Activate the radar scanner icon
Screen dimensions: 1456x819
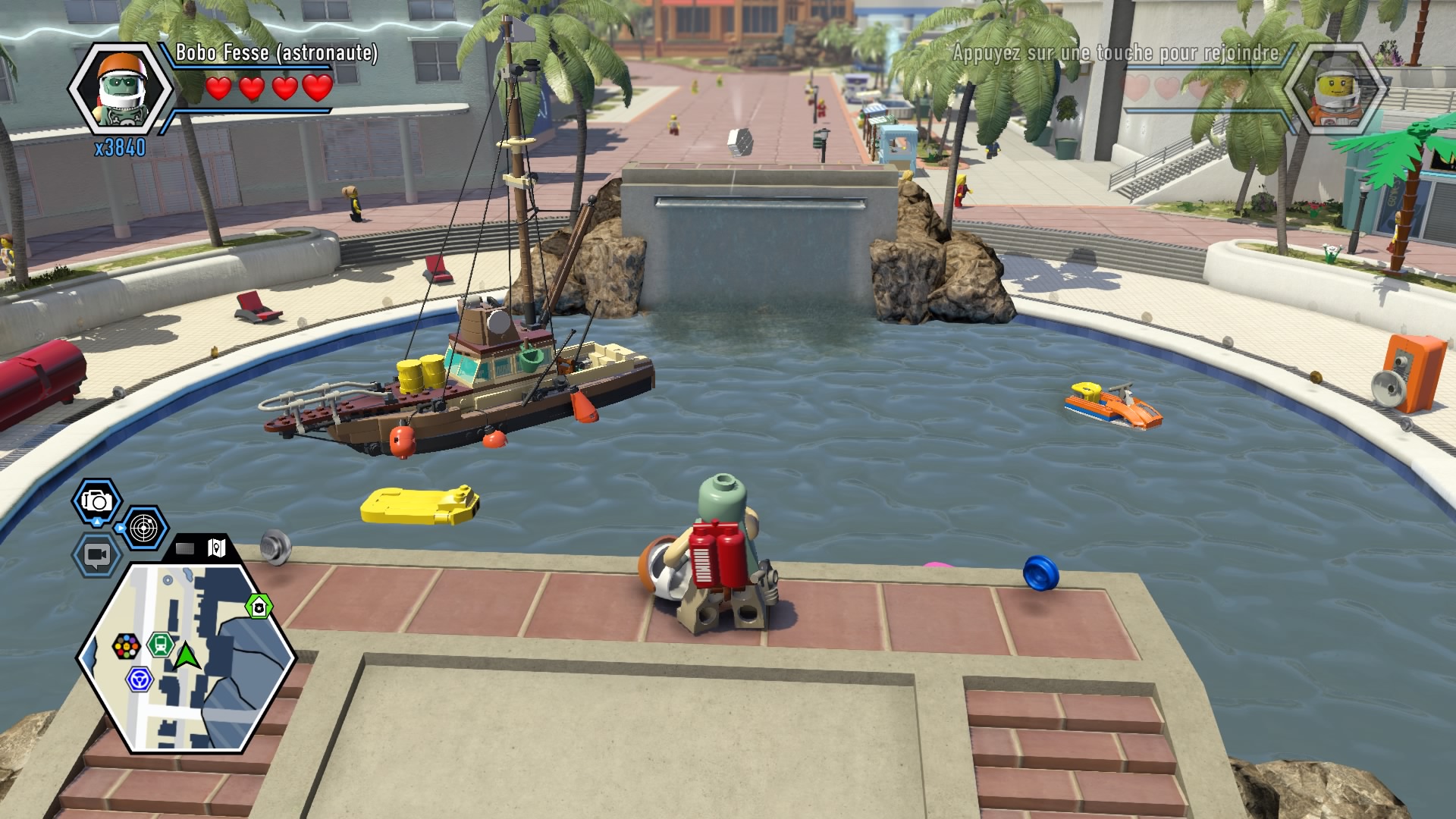pyautogui.click(x=144, y=528)
